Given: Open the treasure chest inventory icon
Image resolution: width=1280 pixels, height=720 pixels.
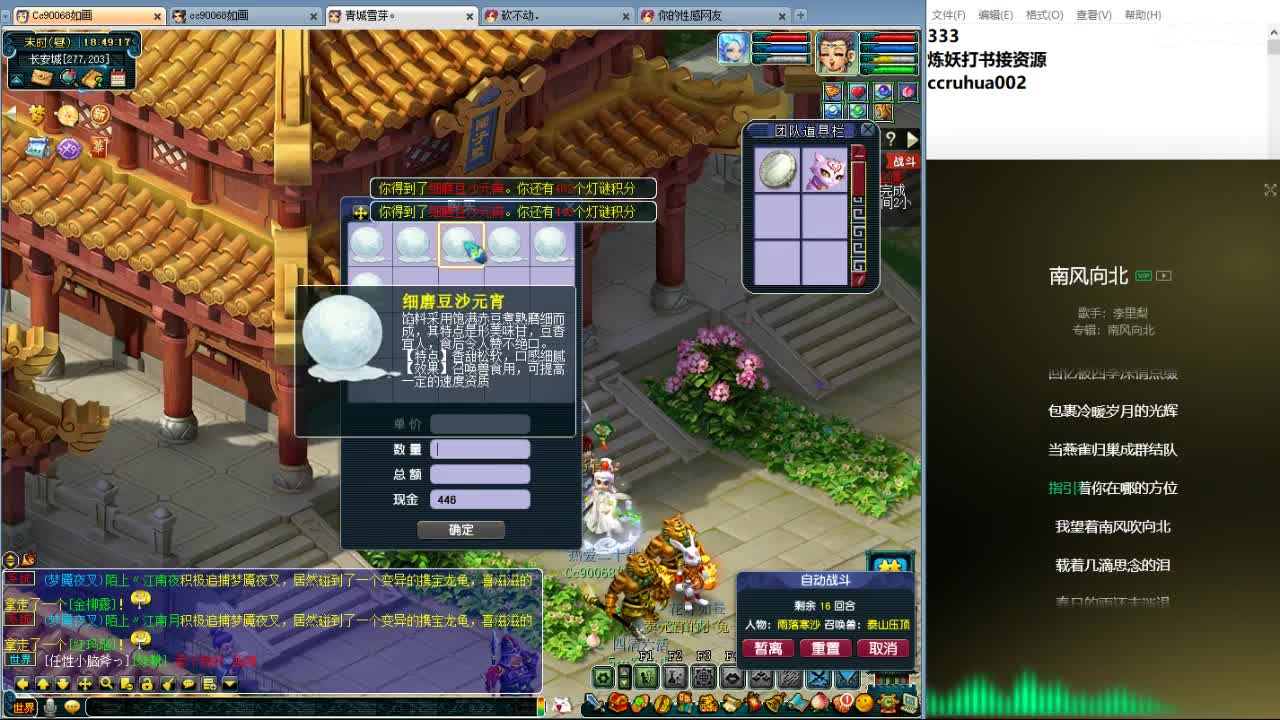Looking at the screenshot, I should [x=619, y=702].
